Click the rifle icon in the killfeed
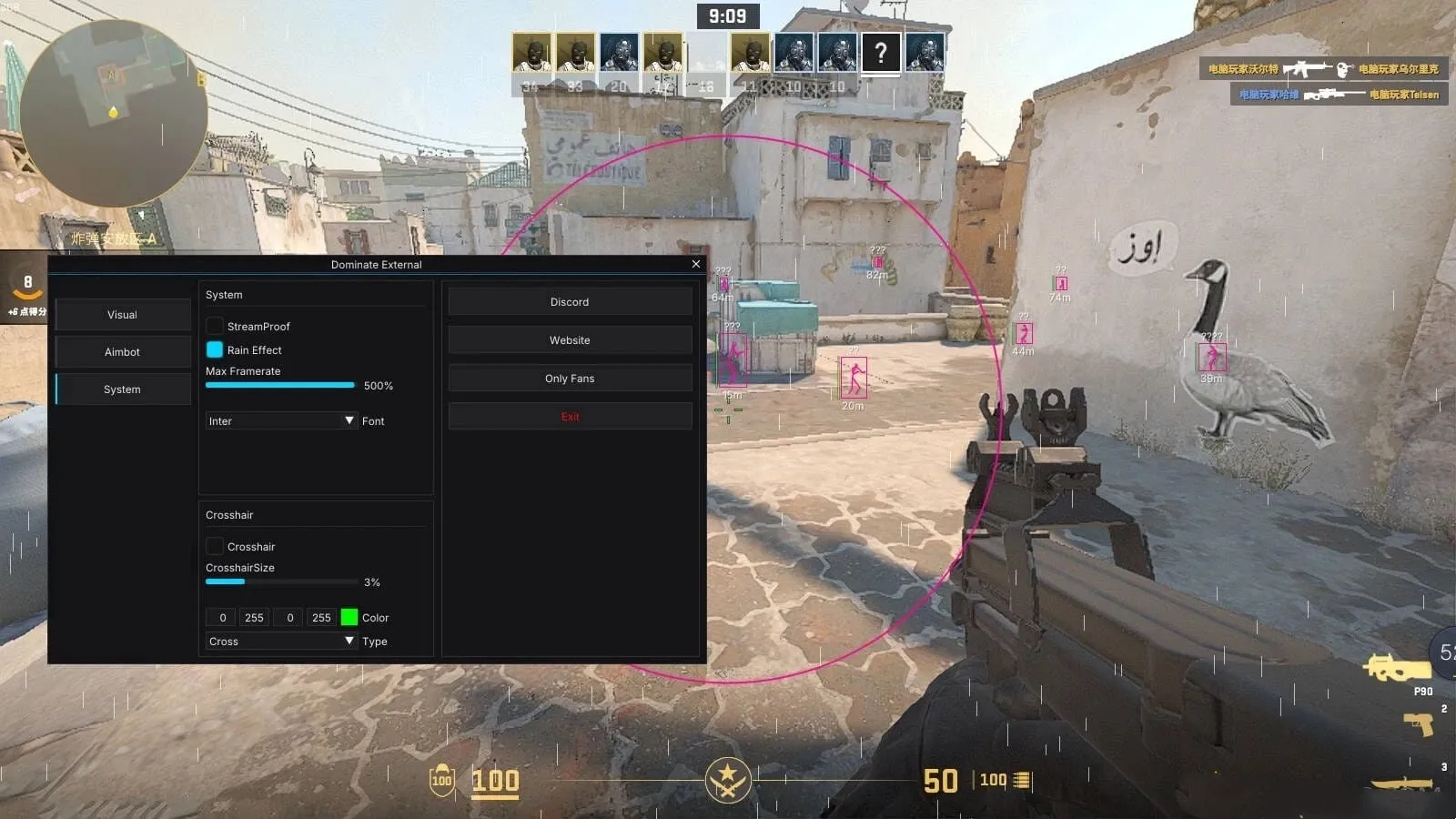This screenshot has height=819, width=1456. pos(1308,67)
